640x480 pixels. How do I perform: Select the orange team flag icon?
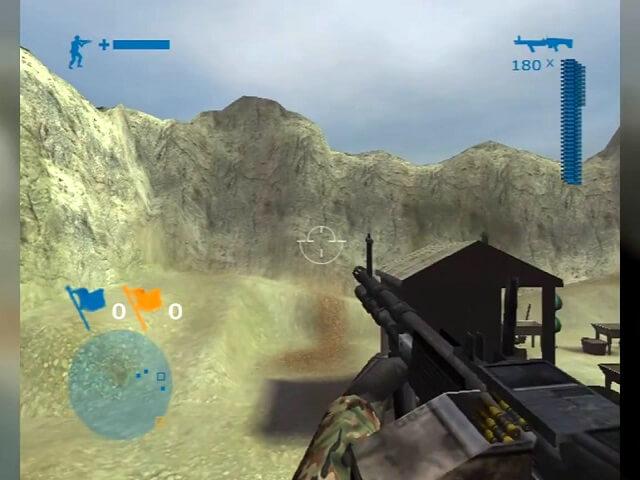click(x=143, y=303)
